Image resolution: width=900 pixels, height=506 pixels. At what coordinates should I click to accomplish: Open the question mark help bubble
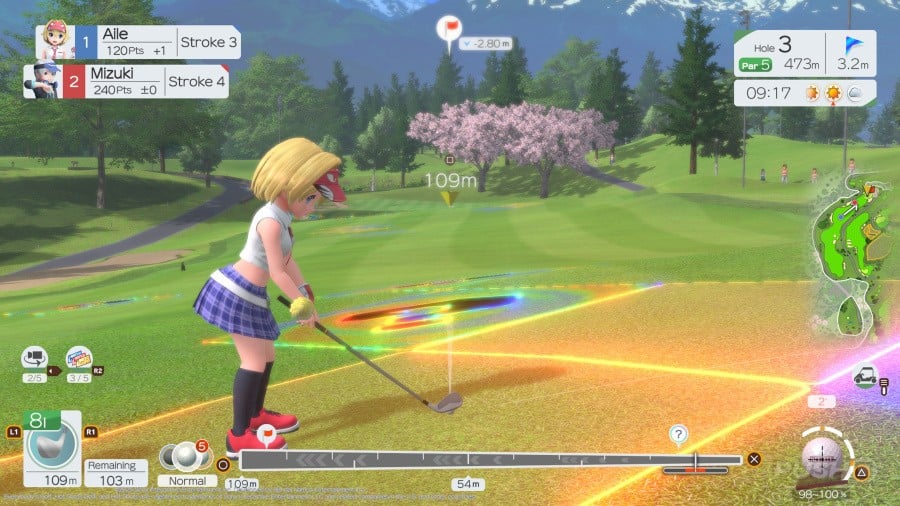click(679, 434)
